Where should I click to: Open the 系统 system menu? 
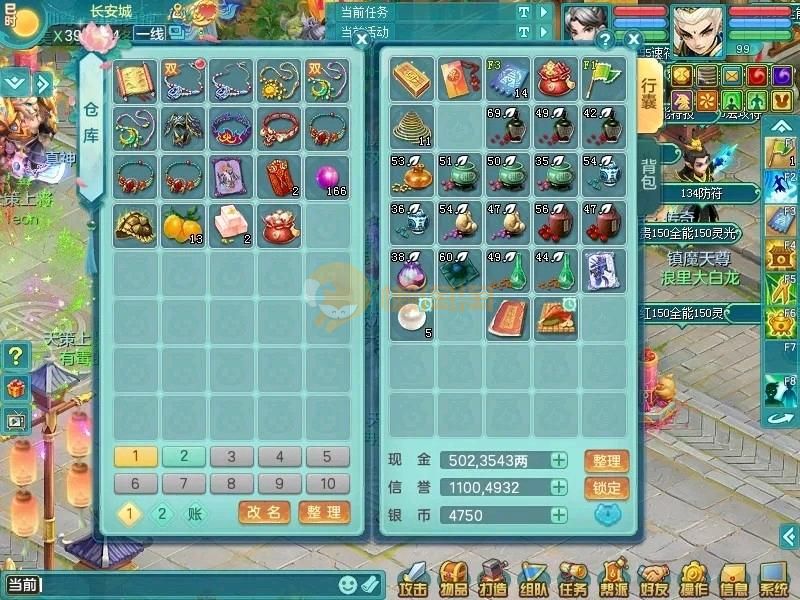point(773,580)
